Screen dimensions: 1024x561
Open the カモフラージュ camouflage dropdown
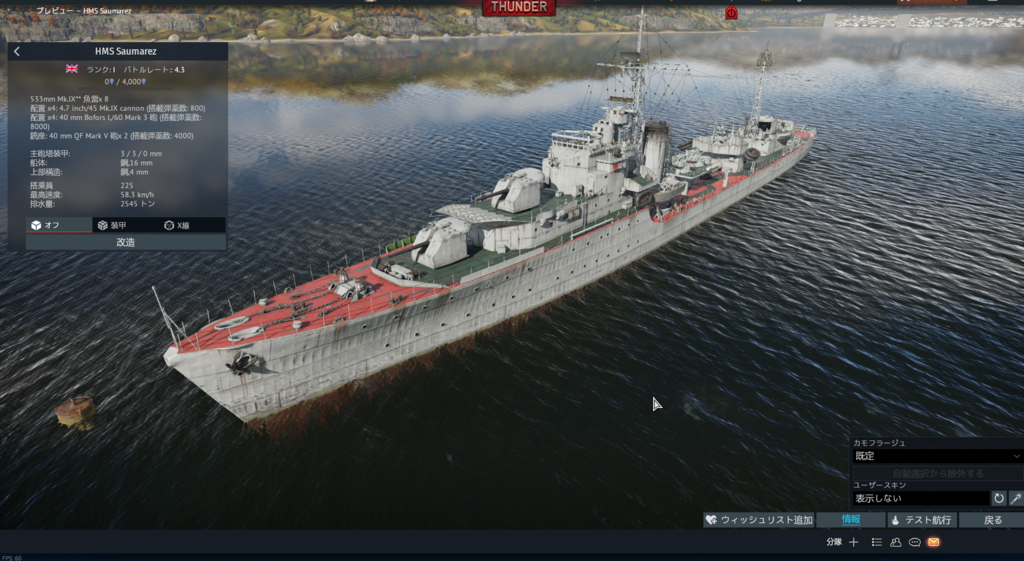937,456
